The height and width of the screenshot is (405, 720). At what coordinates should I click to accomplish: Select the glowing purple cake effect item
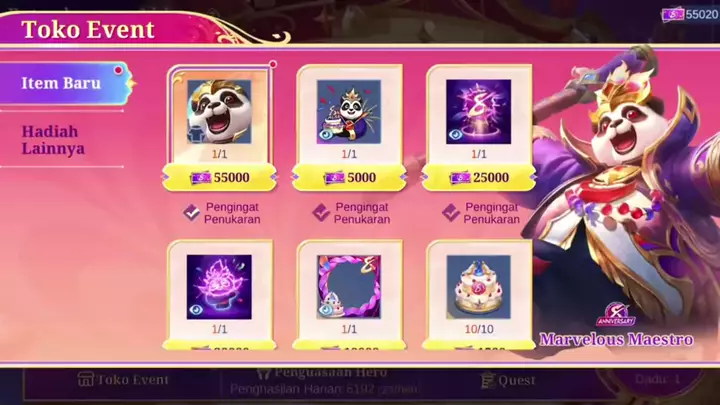(218, 287)
